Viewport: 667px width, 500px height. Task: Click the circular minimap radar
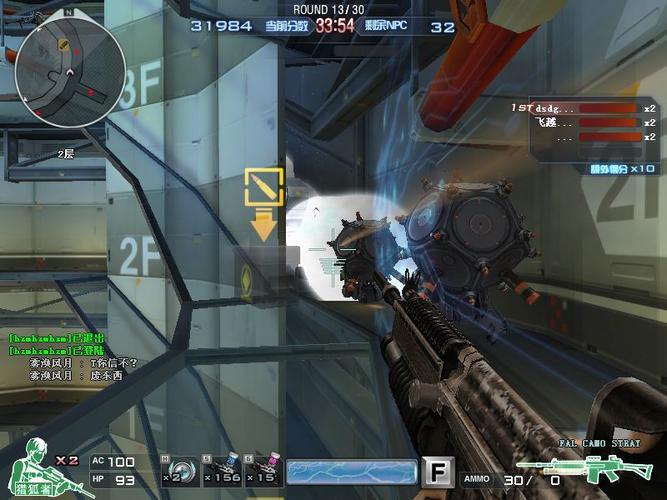(70, 72)
